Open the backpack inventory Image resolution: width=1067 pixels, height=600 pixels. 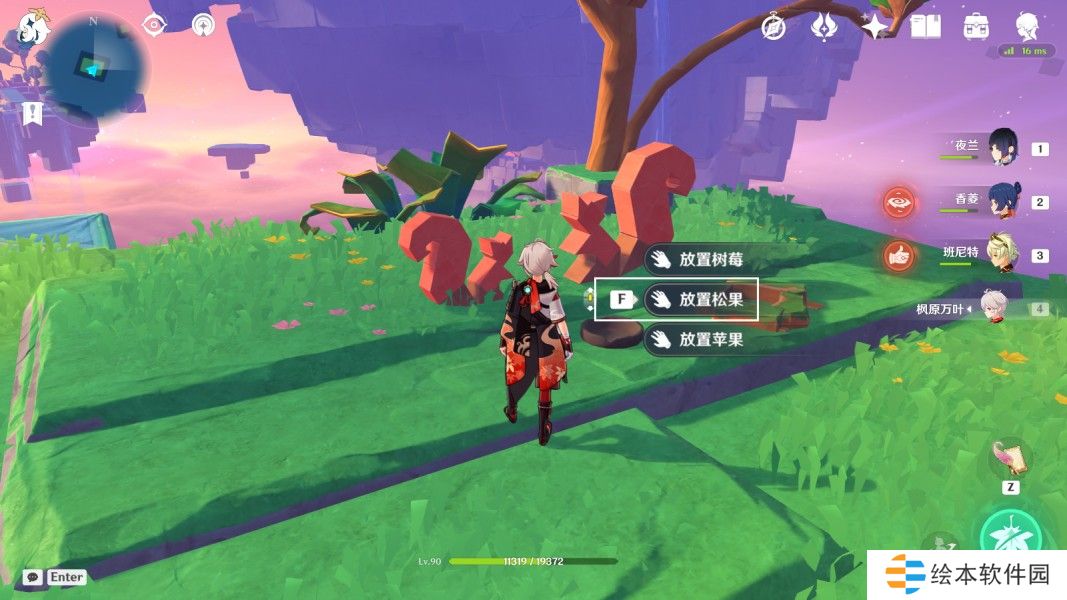(x=976, y=27)
